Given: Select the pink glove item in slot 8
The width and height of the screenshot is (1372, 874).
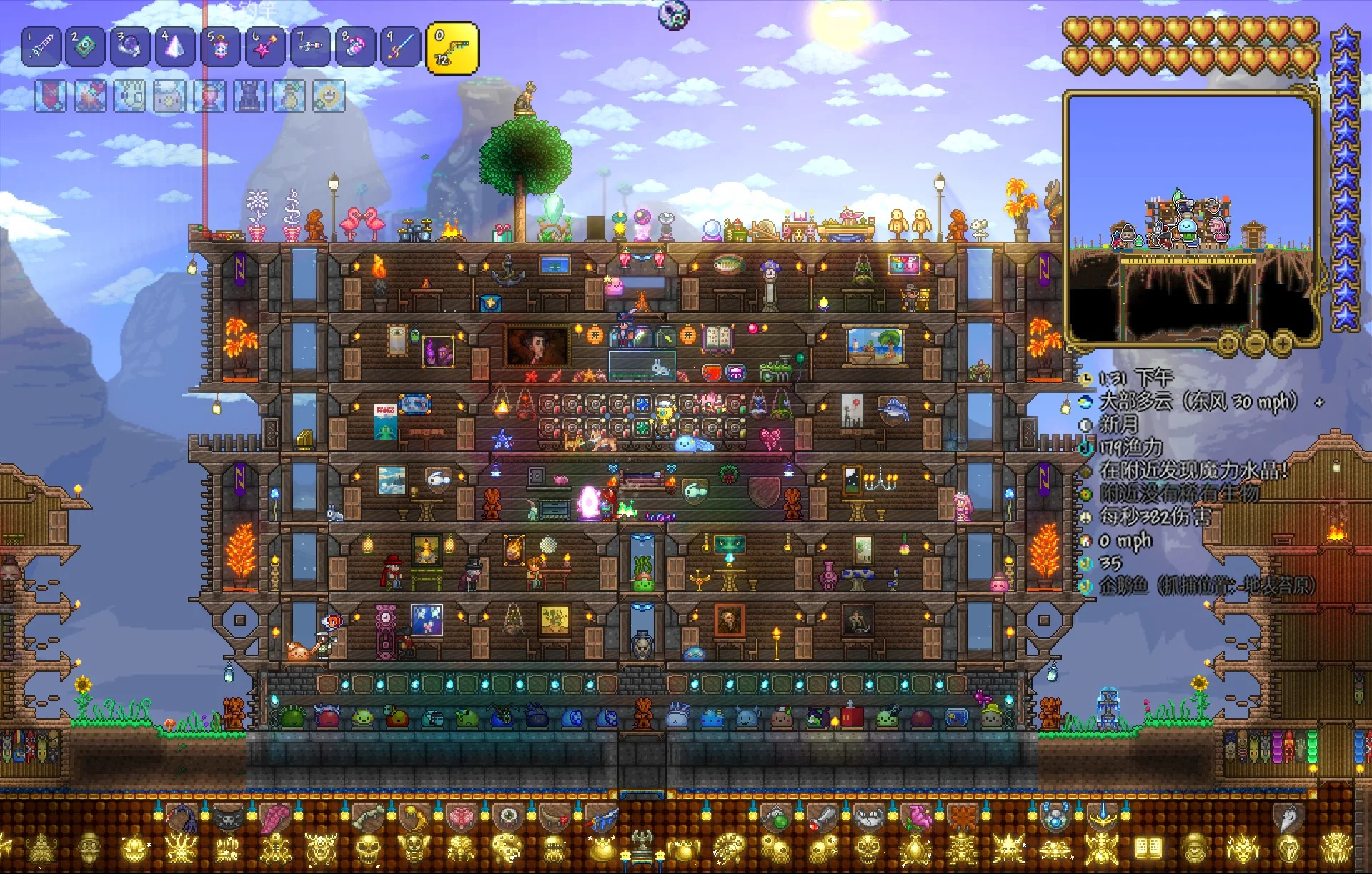Looking at the screenshot, I should click(355, 47).
